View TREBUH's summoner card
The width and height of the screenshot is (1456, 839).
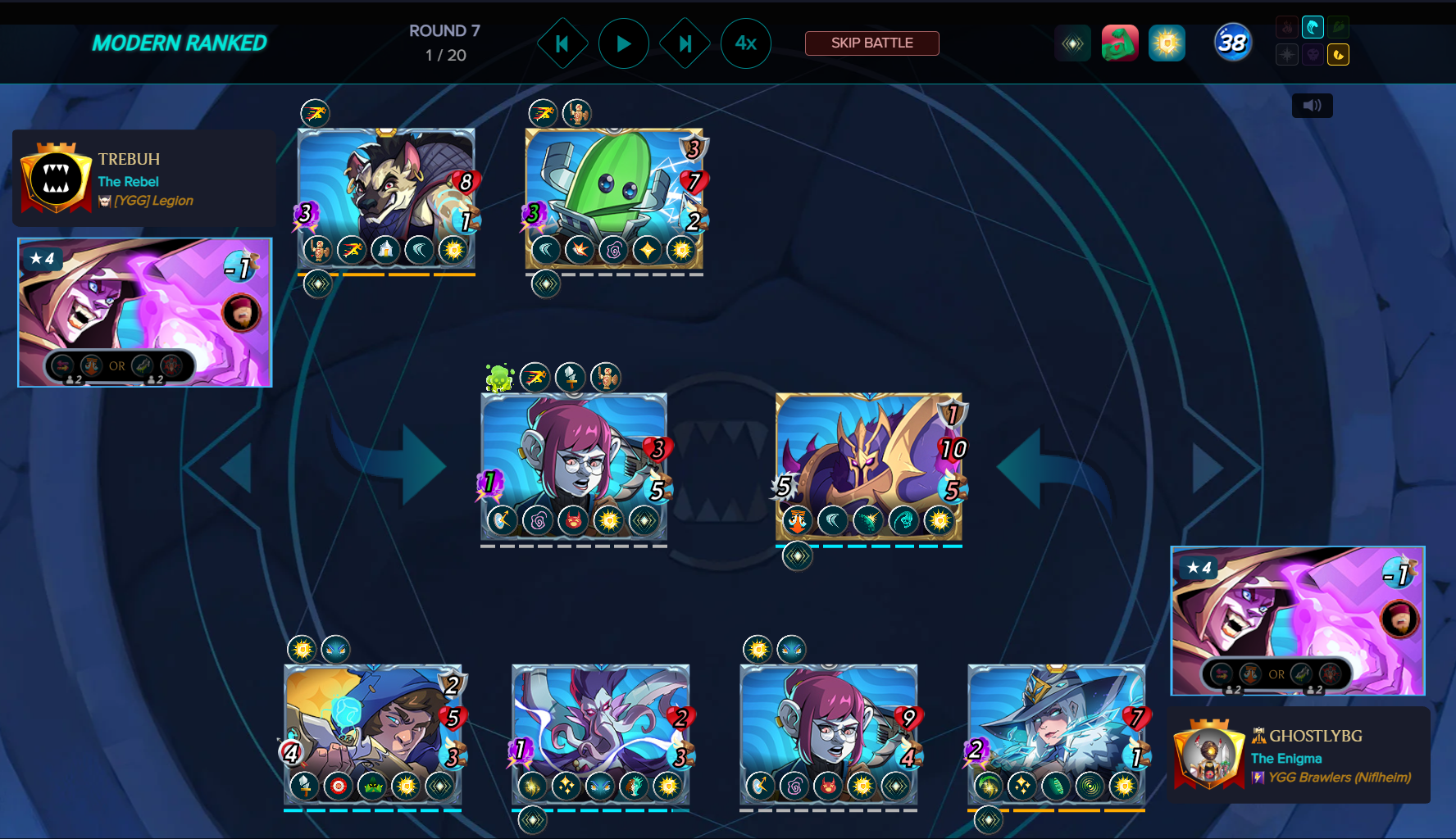tap(145, 312)
